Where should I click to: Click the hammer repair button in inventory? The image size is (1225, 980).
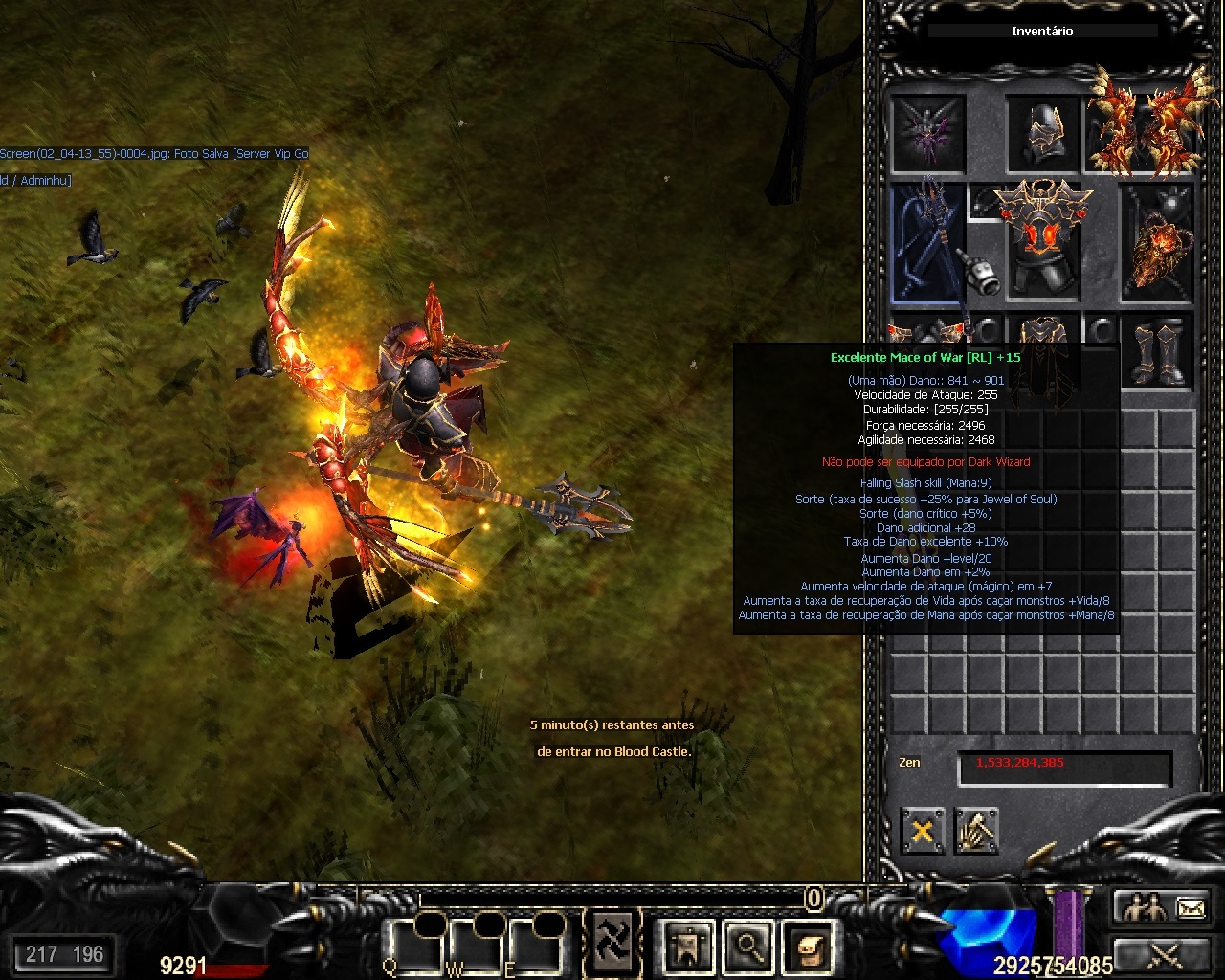tap(976, 831)
